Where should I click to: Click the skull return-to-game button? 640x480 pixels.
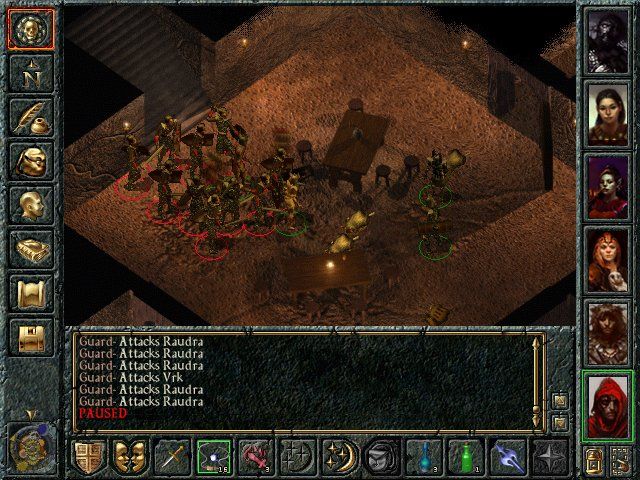click(x=30, y=28)
